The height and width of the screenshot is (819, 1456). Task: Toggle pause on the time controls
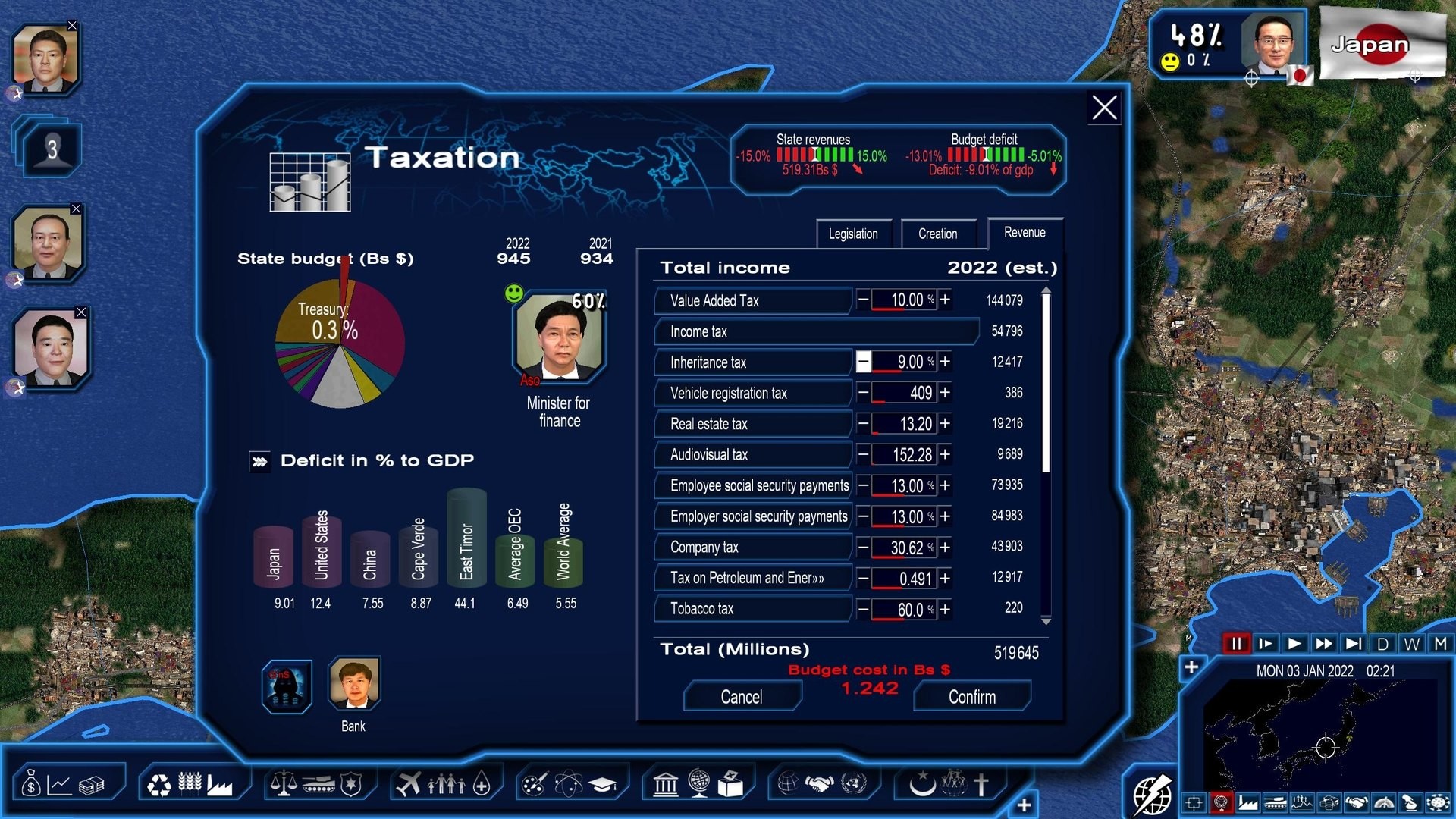point(1237,643)
